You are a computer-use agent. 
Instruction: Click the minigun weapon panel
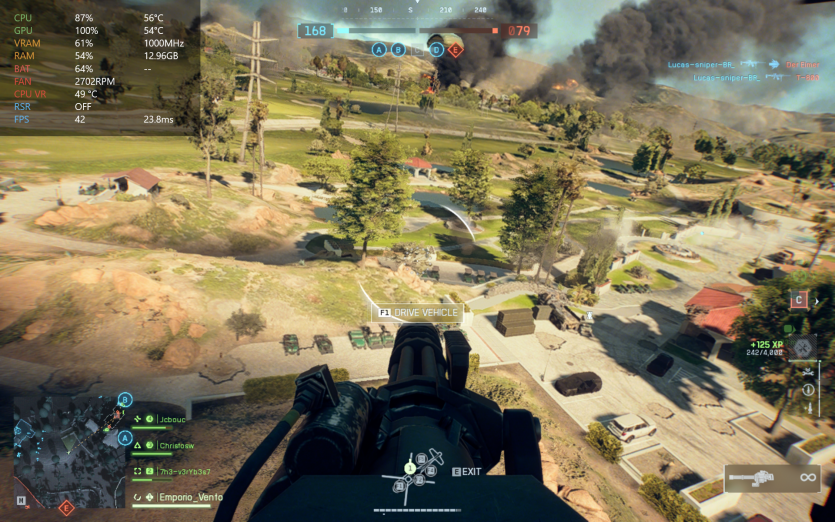(x=771, y=479)
